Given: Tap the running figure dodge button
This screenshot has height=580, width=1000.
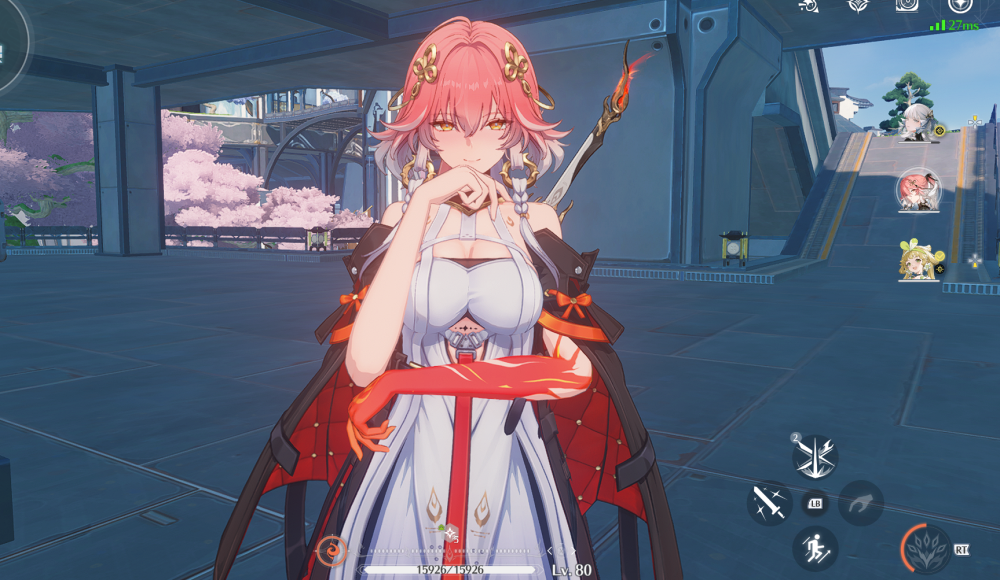Looking at the screenshot, I should coord(815,547).
